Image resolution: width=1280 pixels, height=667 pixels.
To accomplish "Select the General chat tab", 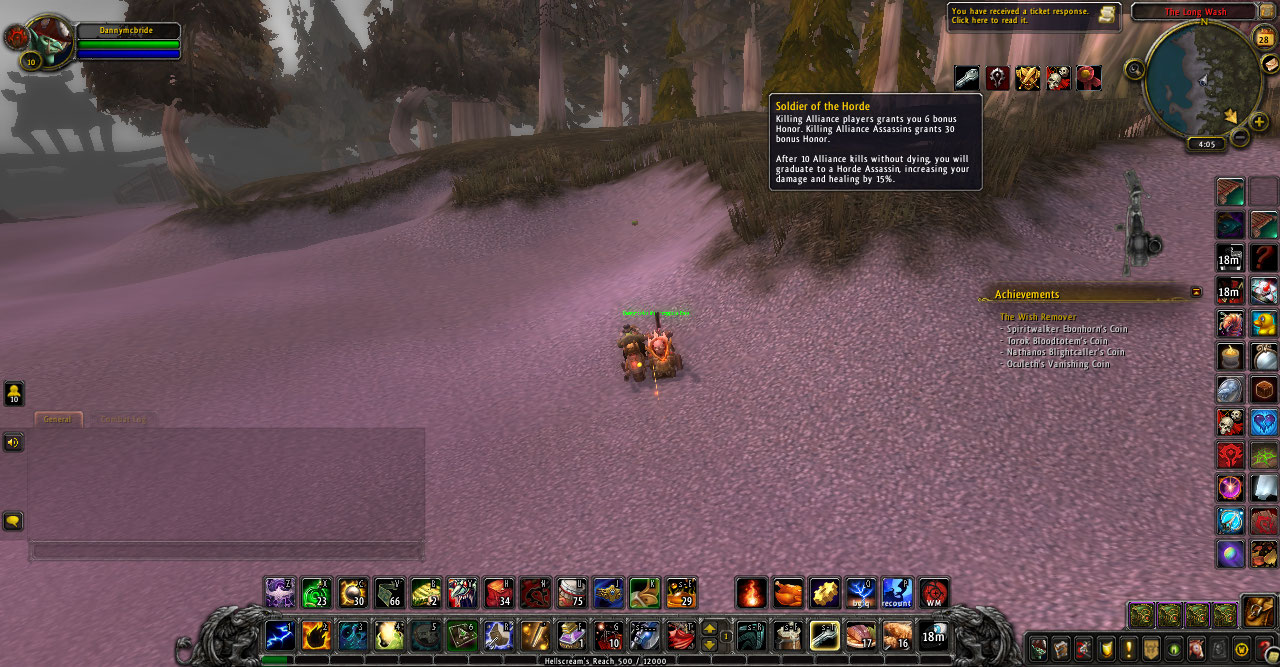I will tap(58, 419).
